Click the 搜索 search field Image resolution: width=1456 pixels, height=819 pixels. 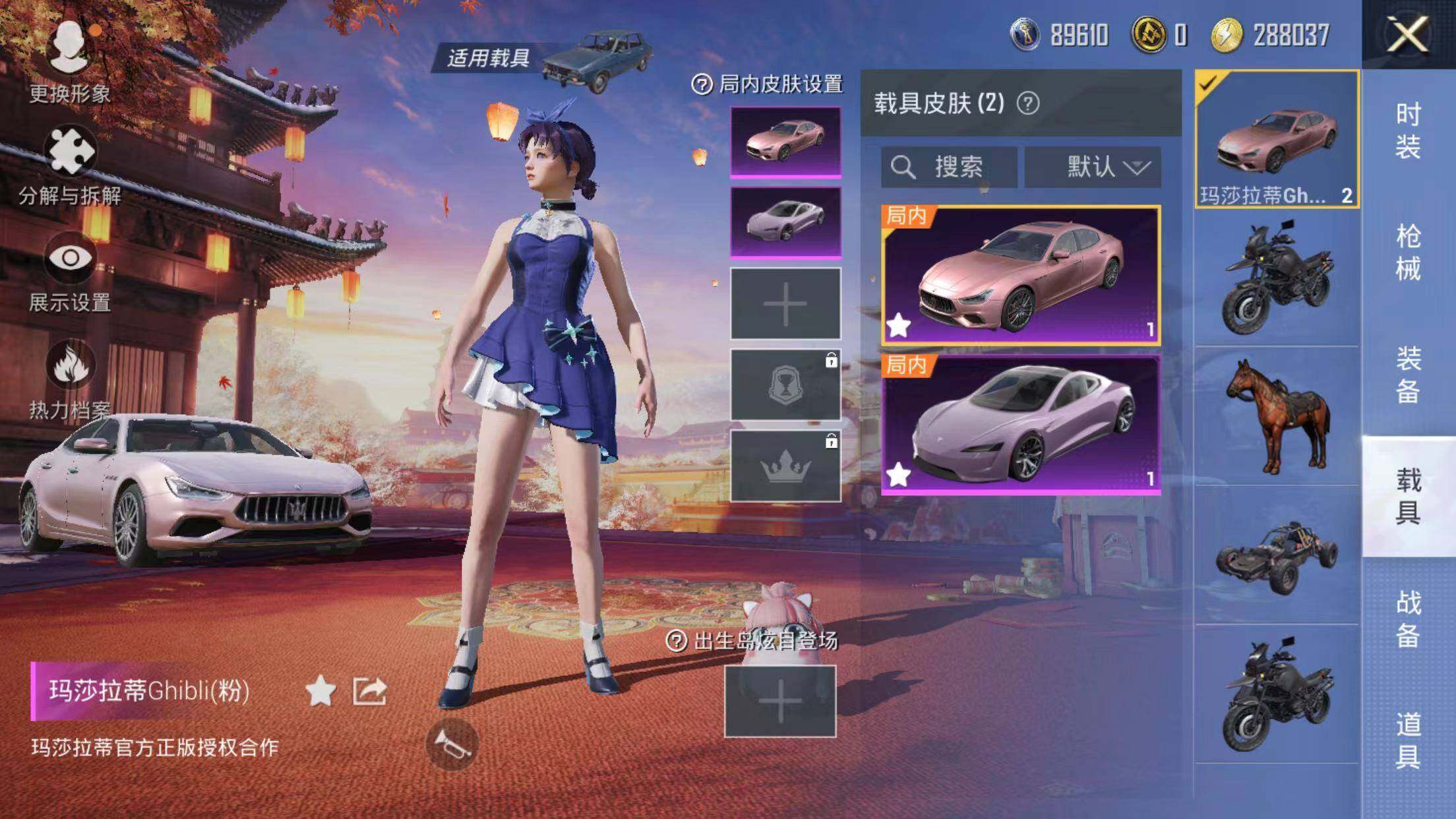tap(949, 167)
